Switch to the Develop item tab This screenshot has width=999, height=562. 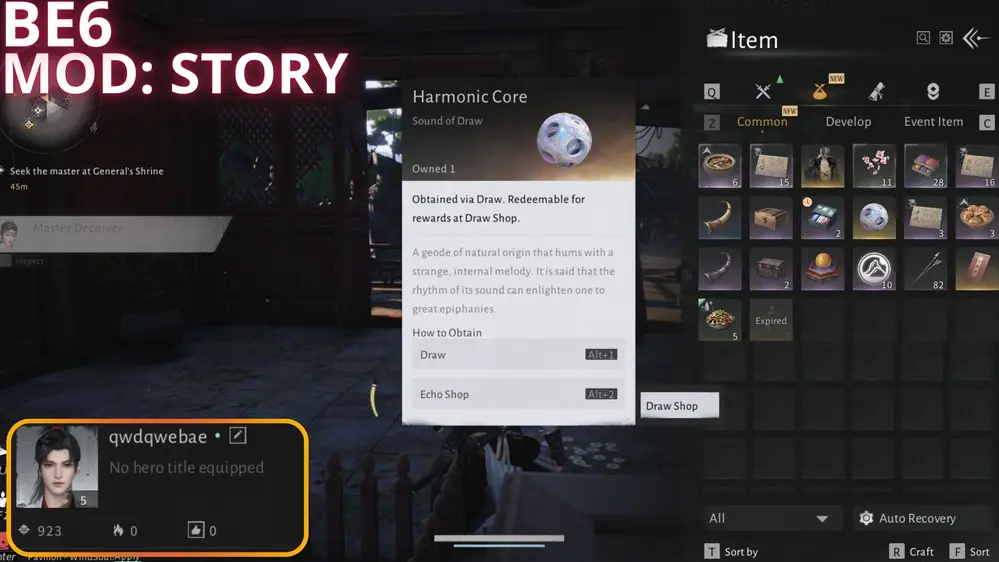(848, 122)
